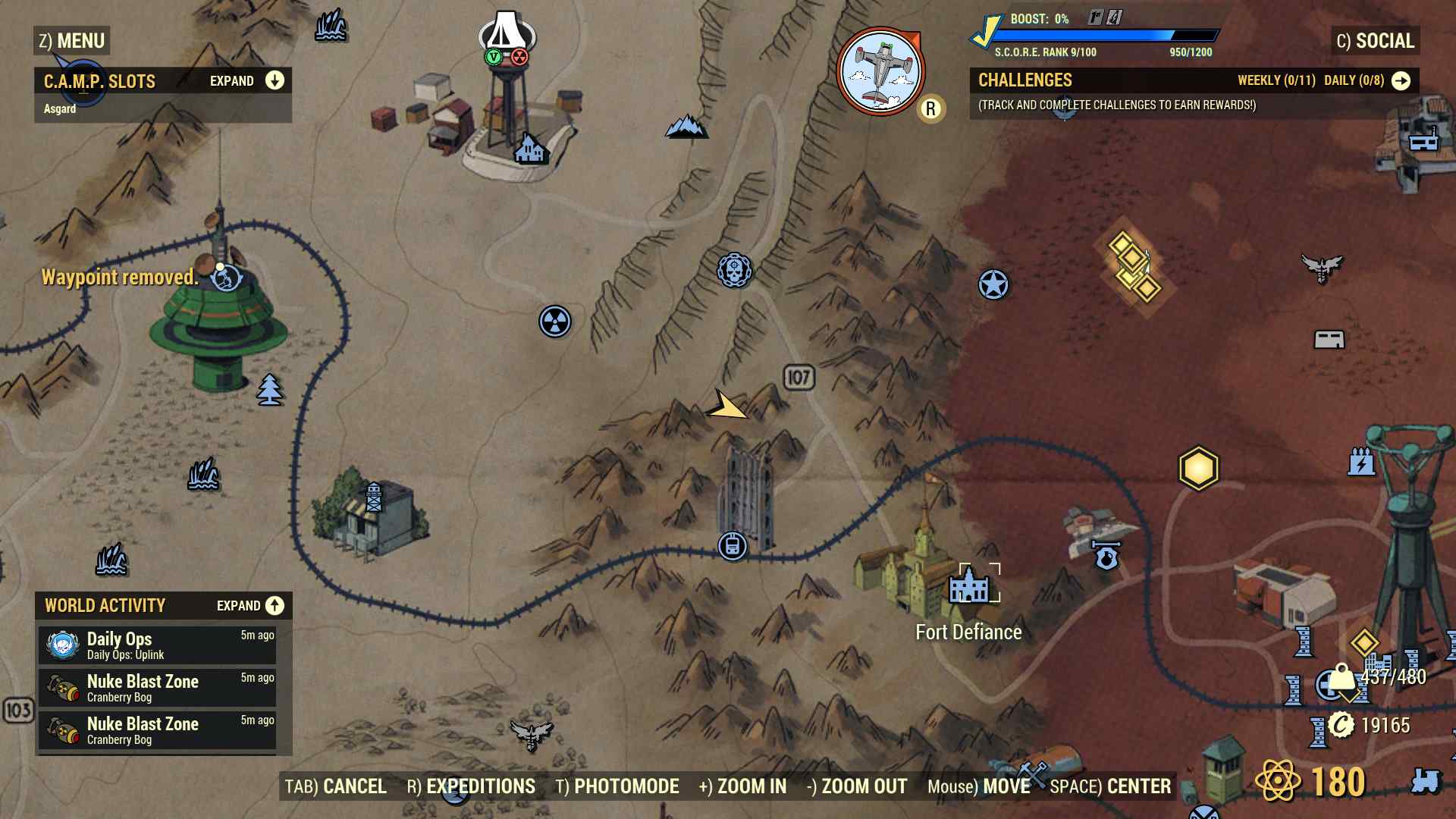Enter Photomode from the bottom bar
The image size is (1456, 819).
coord(617,786)
